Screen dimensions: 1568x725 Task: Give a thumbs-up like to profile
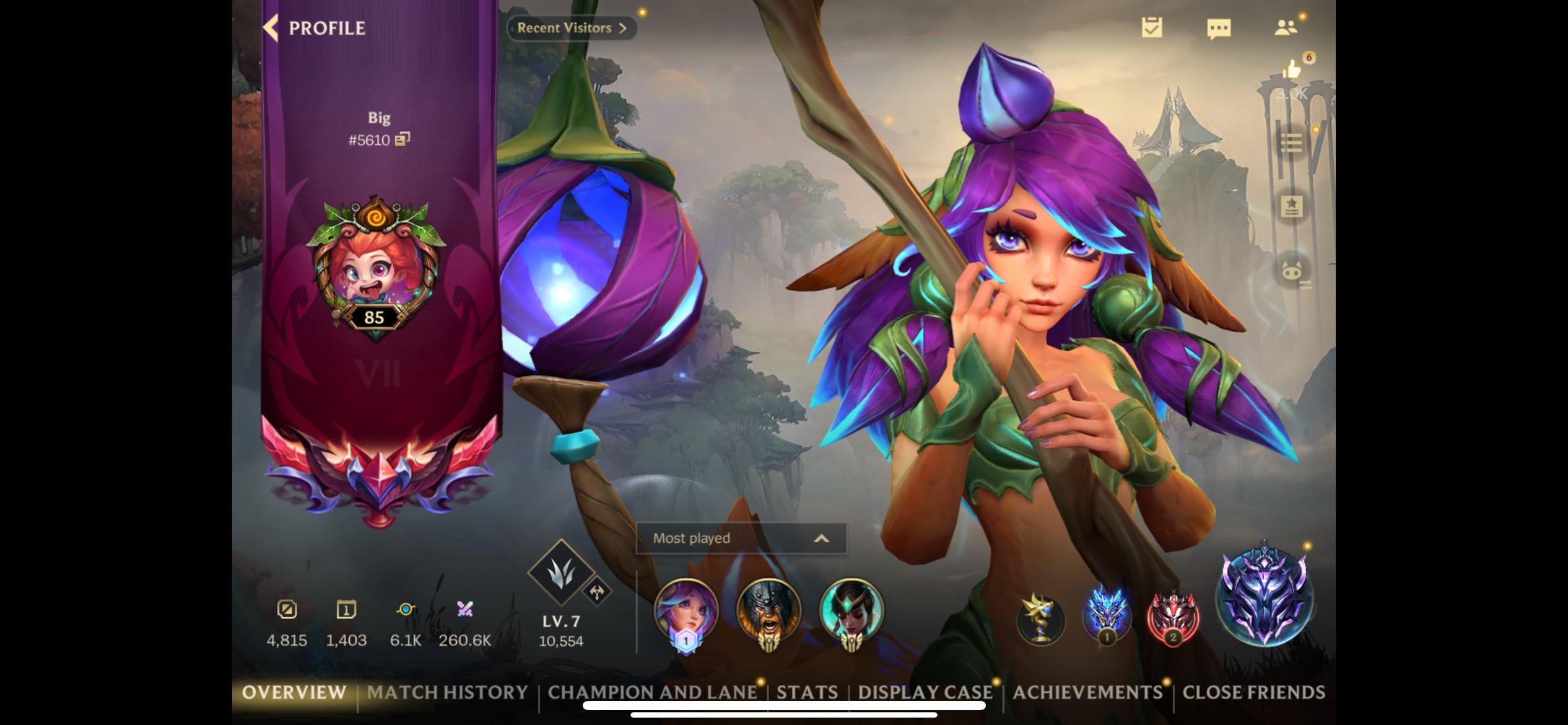pyautogui.click(x=1292, y=69)
